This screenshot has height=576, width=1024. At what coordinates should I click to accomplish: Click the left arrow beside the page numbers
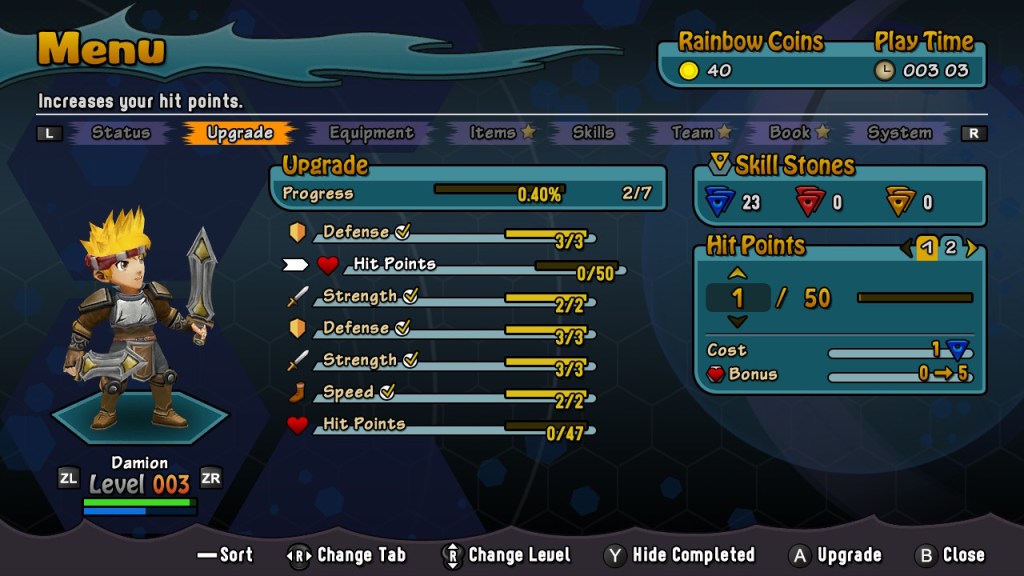[x=906, y=248]
